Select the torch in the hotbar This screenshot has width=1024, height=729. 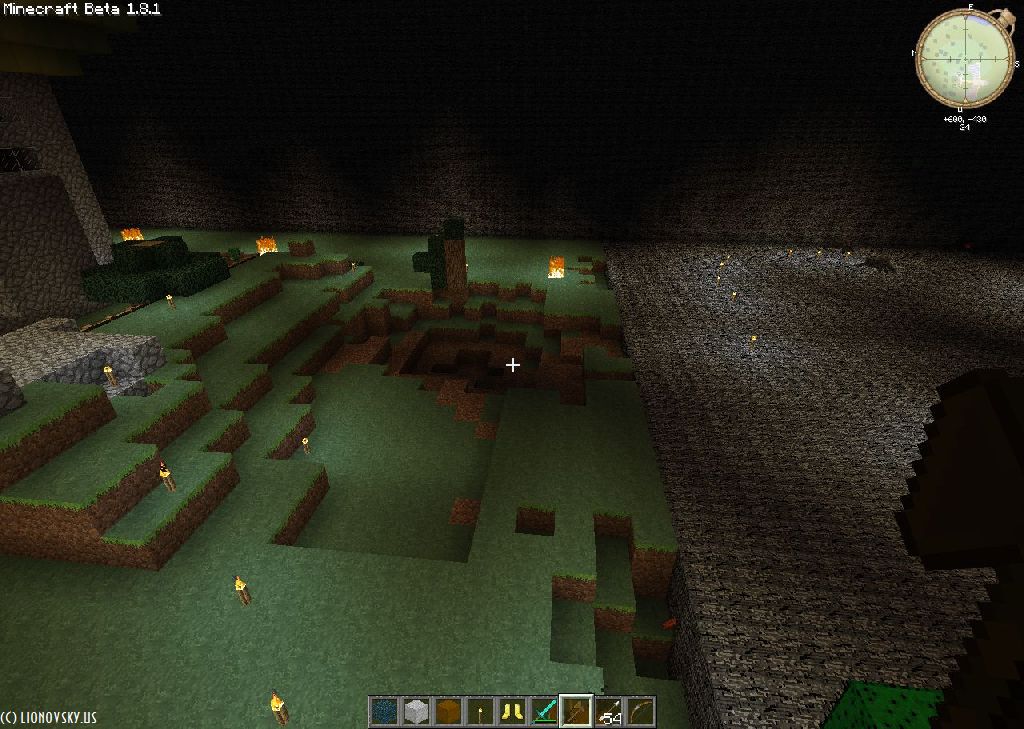pyautogui.click(x=480, y=711)
